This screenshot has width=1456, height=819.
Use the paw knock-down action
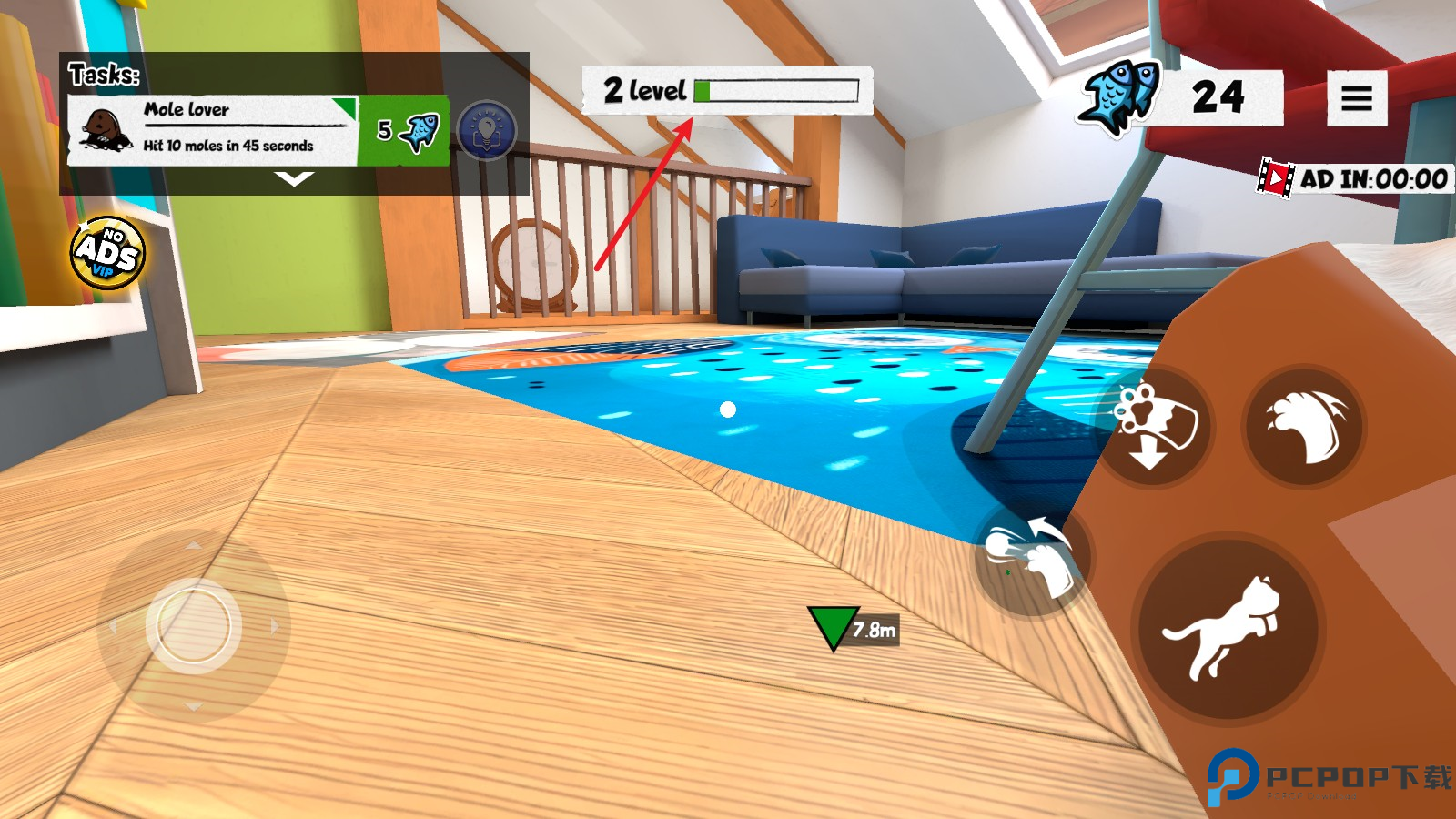[x=1156, y=426]
